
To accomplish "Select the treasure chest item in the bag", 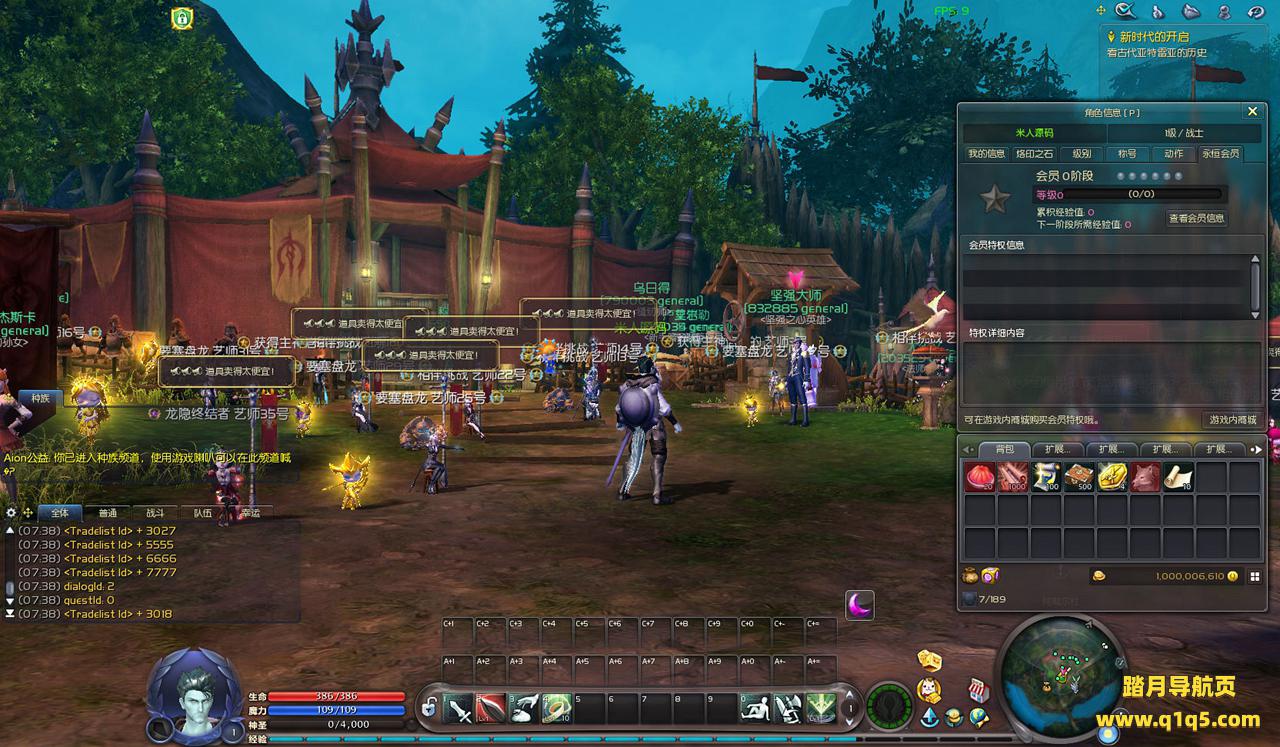I will pyautogui.click(x=1078, y=477).
